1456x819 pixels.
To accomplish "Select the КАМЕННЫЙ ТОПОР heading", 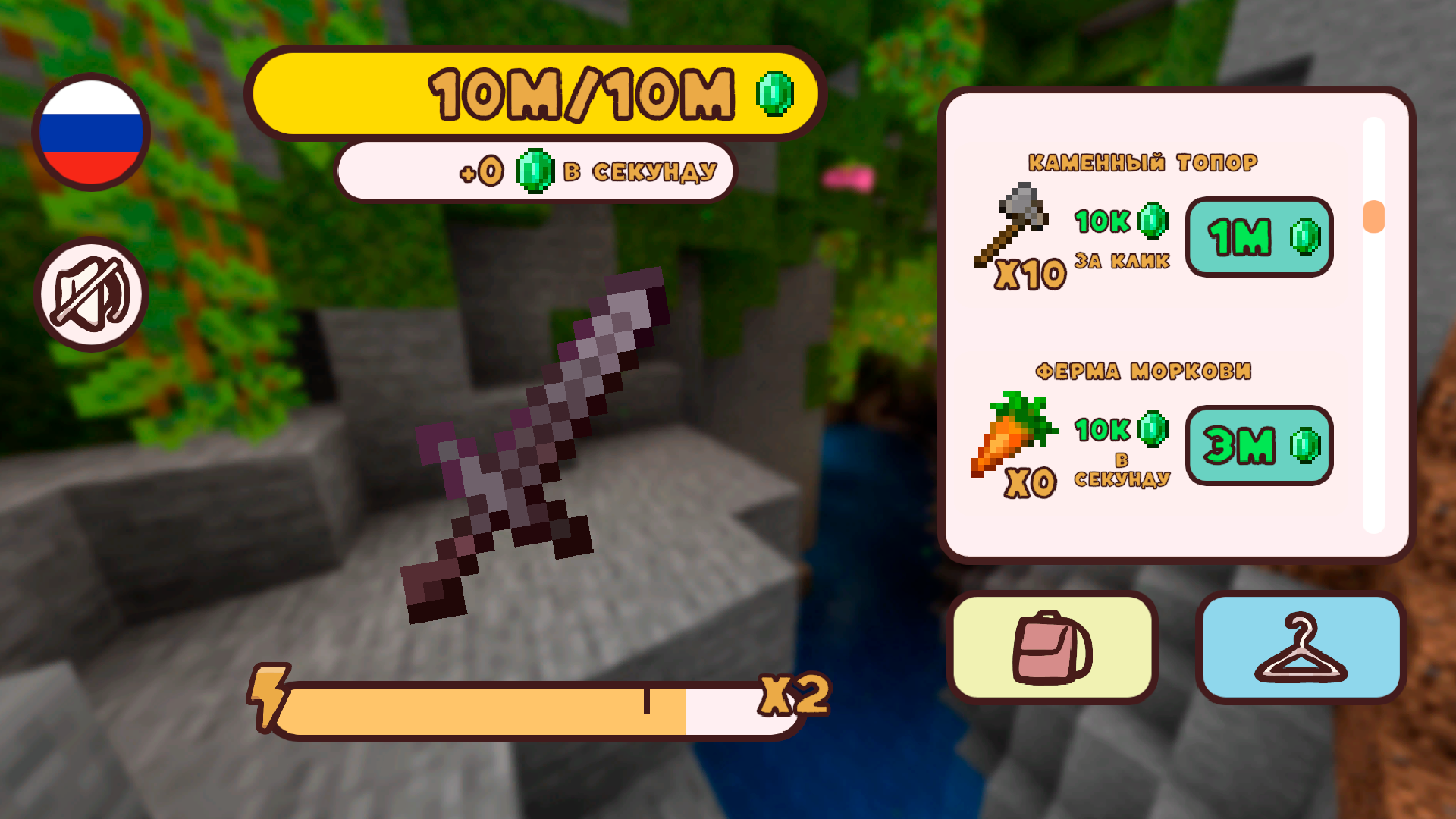I will click(1142, 161).
